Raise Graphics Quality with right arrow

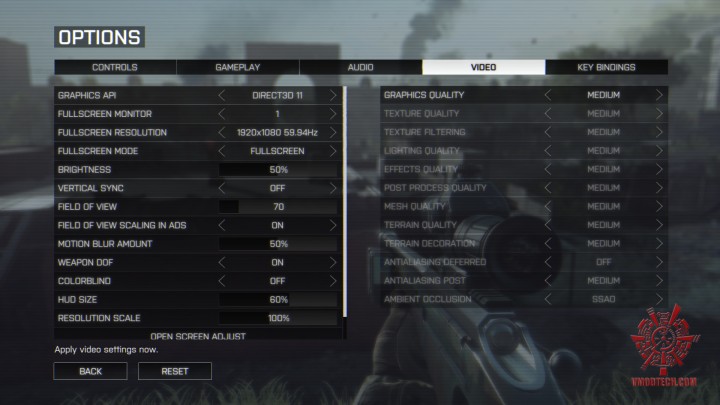pyautogui.click(x=659, y=95)
